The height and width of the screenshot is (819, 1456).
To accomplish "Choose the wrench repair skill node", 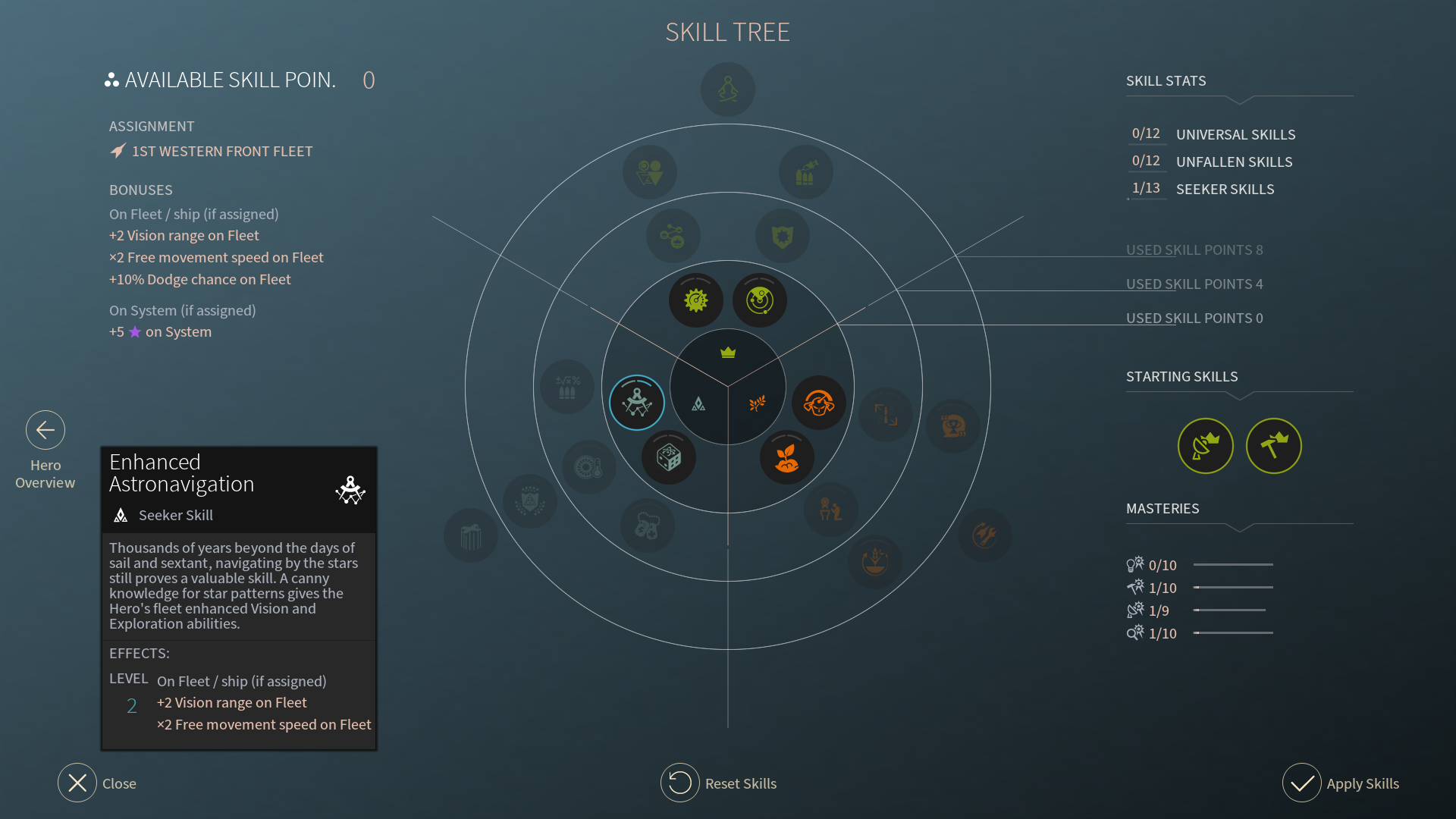I will pyautogui.click(x=985, y=535).
